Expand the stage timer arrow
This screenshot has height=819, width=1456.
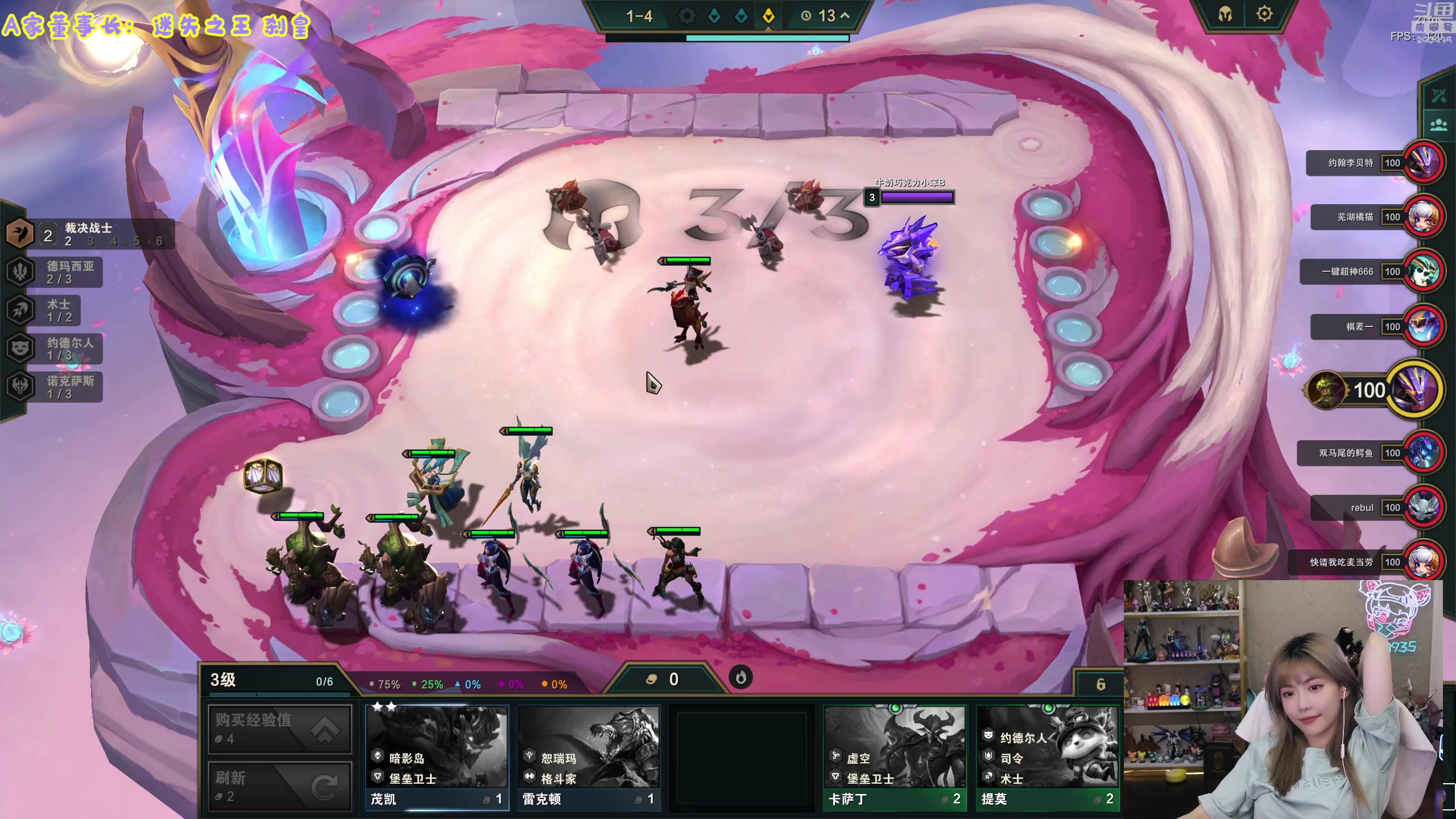coord(845,15)
